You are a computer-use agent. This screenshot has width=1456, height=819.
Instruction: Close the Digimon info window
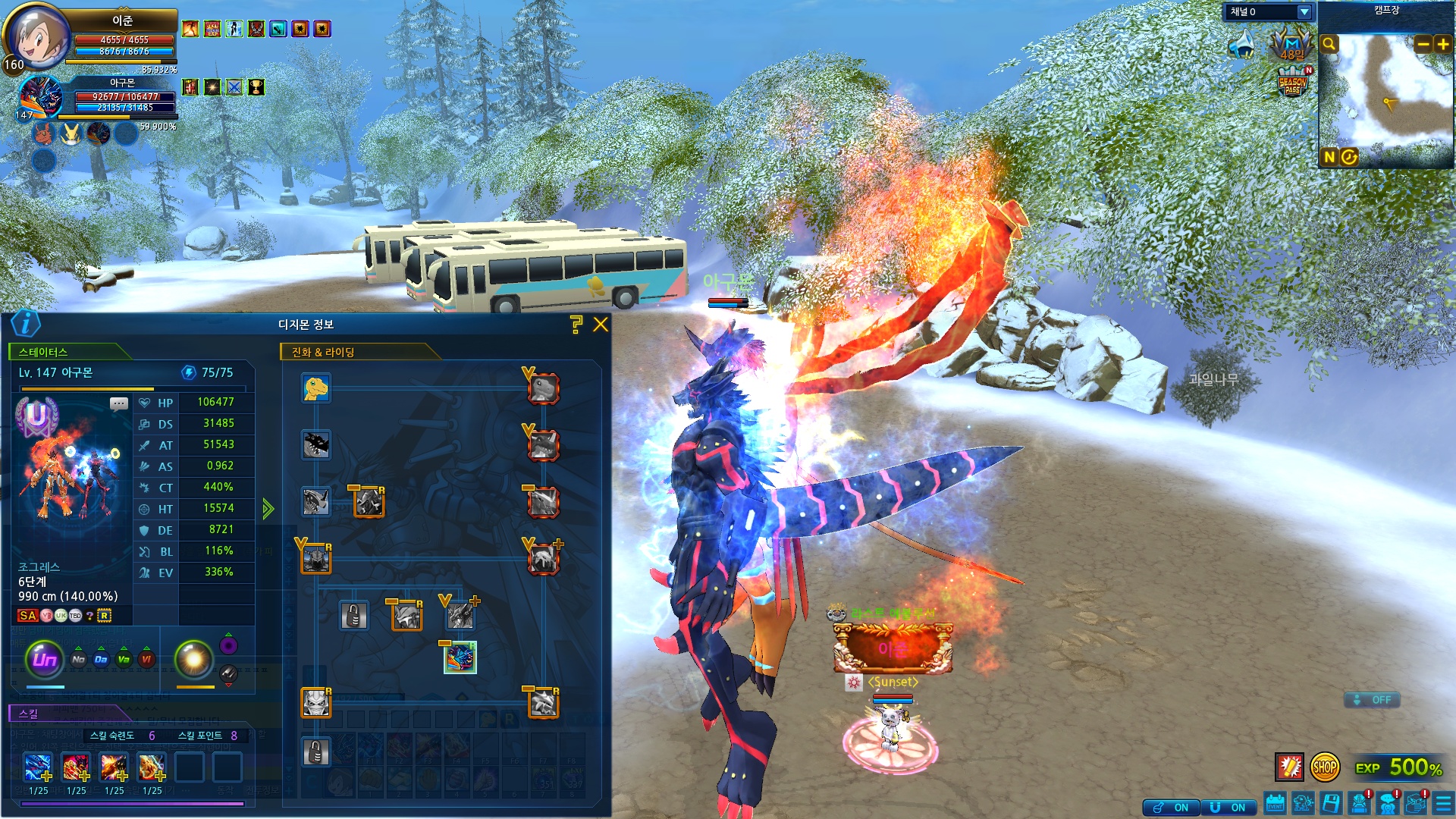pyautogui.click(x=601, y=325)
